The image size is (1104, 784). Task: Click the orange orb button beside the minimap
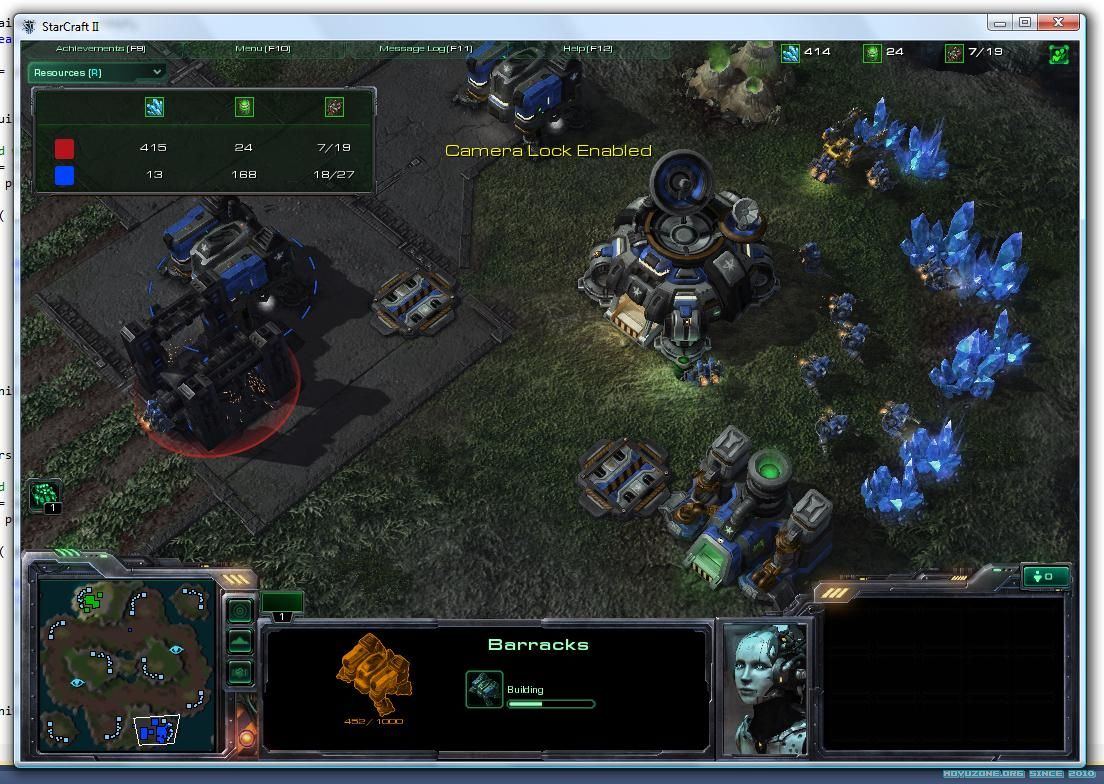coord(246,739)
